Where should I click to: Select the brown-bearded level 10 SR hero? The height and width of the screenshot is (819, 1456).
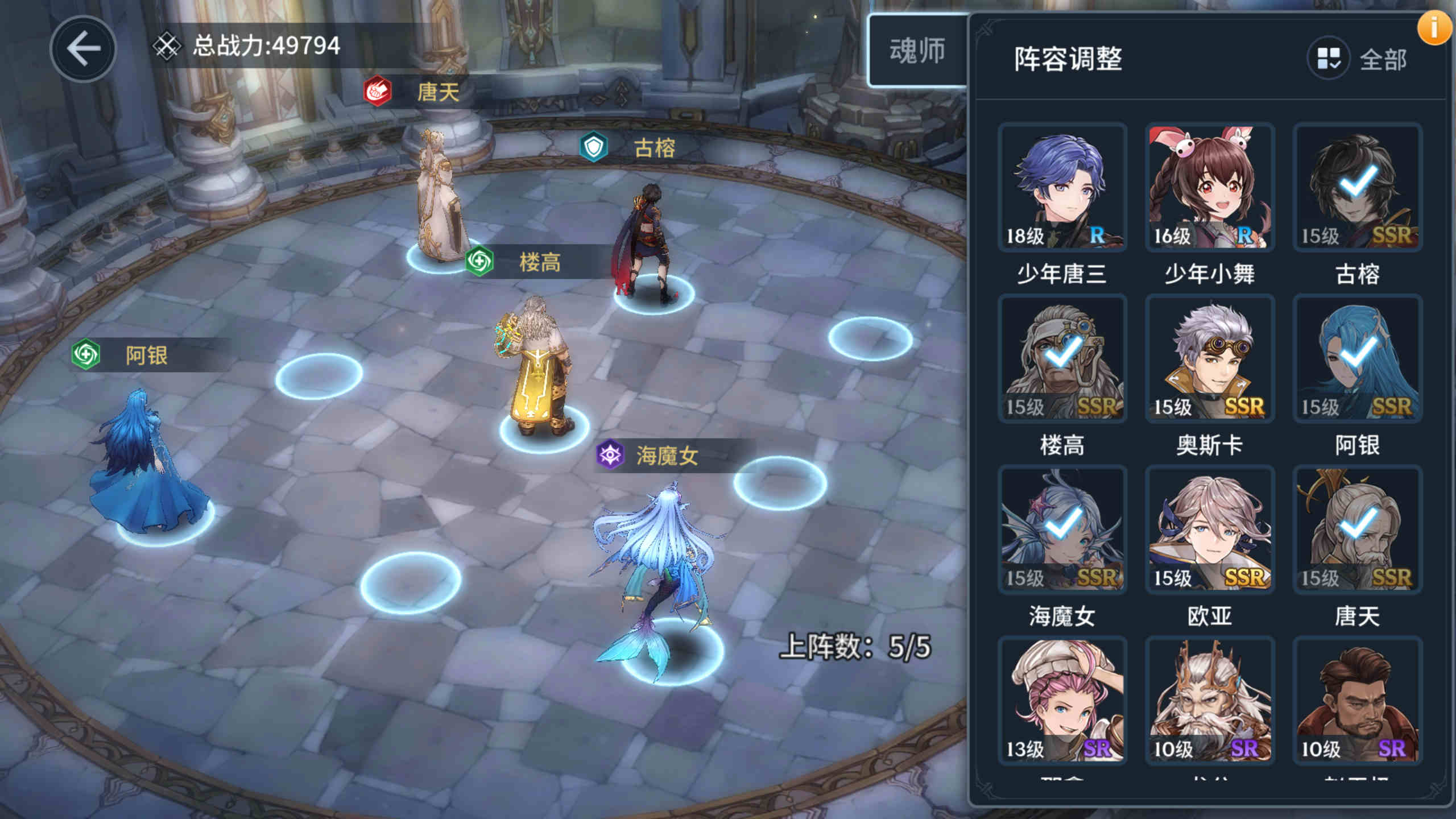point(1358,700)
